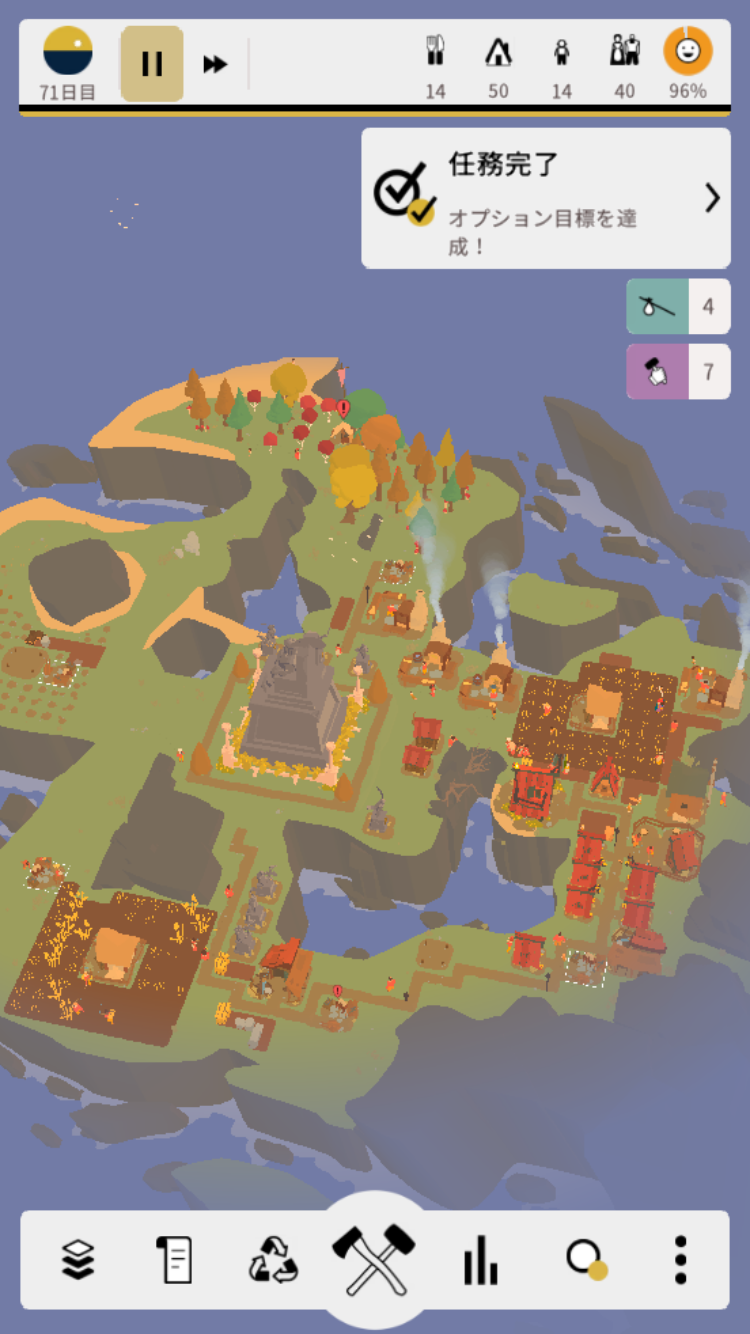This screenshot has height=1334, width=750.
Task: Open the magnifier search tool
Action: (x=585, y=1259)
